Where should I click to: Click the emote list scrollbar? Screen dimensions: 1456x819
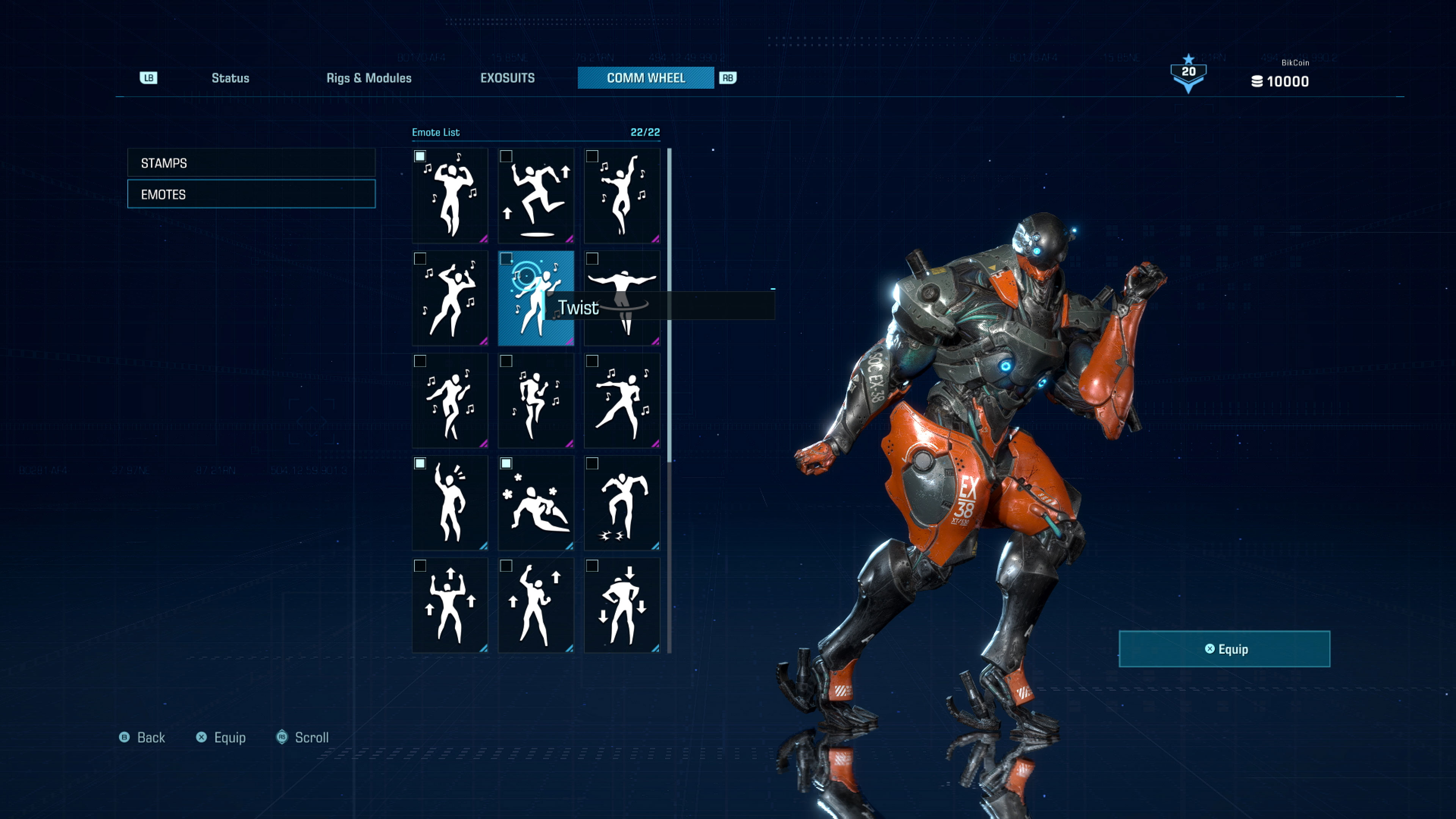tap(669, 305)
